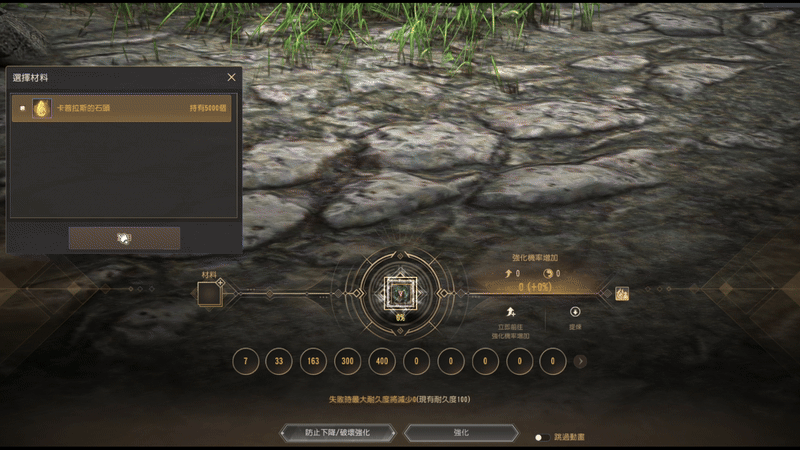This screenshot has height=450, width=800.
Task: Show next failstack presets with arrow
Action: (580, 361)
